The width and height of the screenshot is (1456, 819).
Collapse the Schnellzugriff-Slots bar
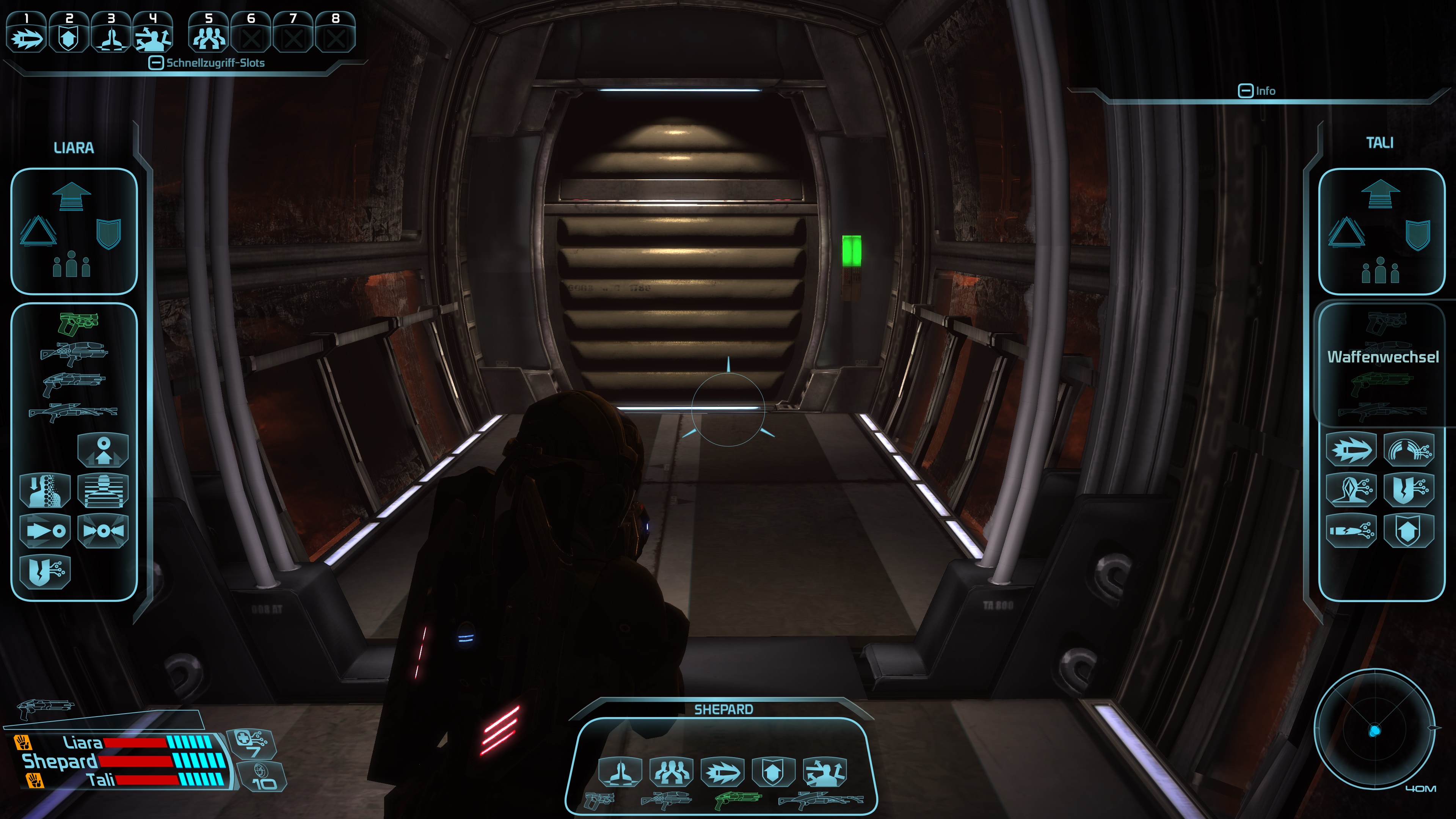156,63
